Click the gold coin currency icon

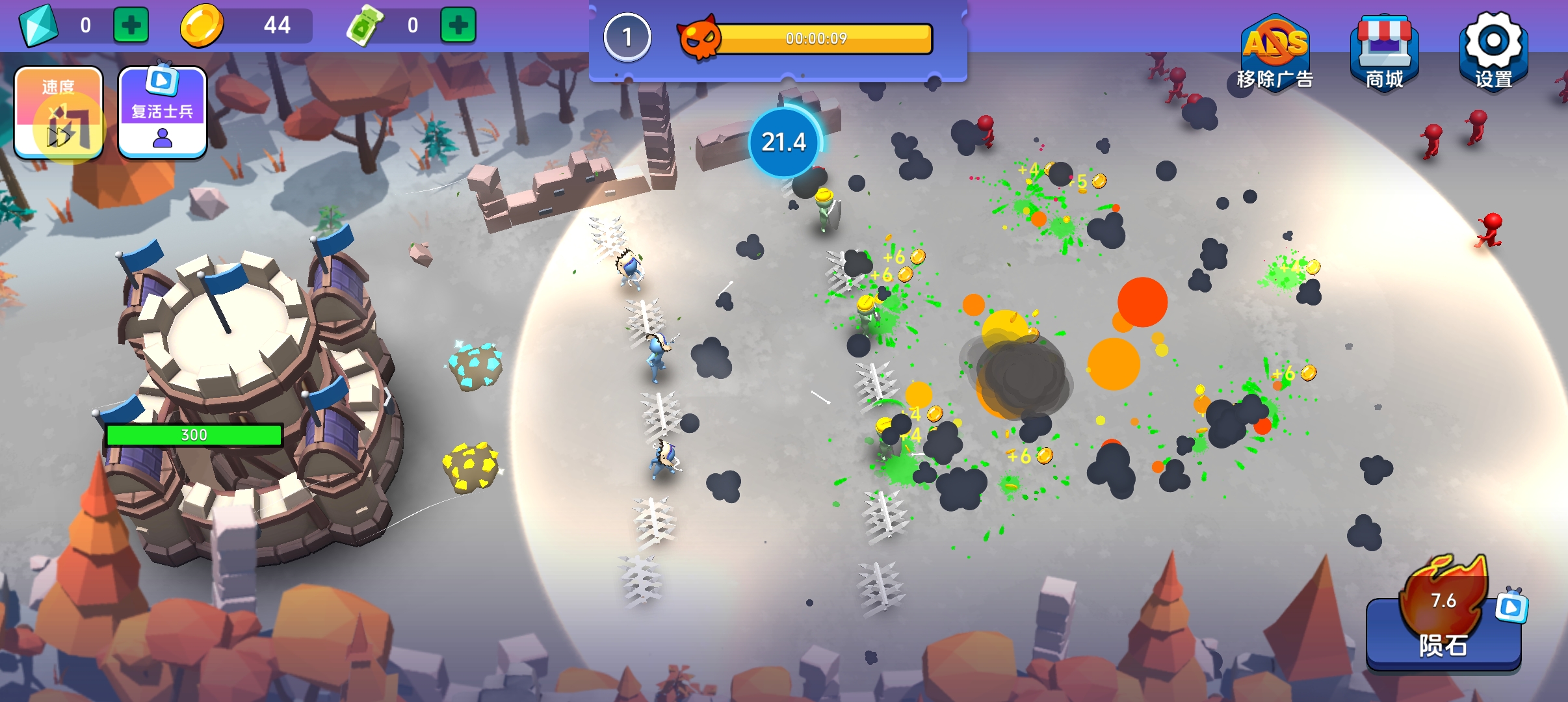[x=202, y=25]
